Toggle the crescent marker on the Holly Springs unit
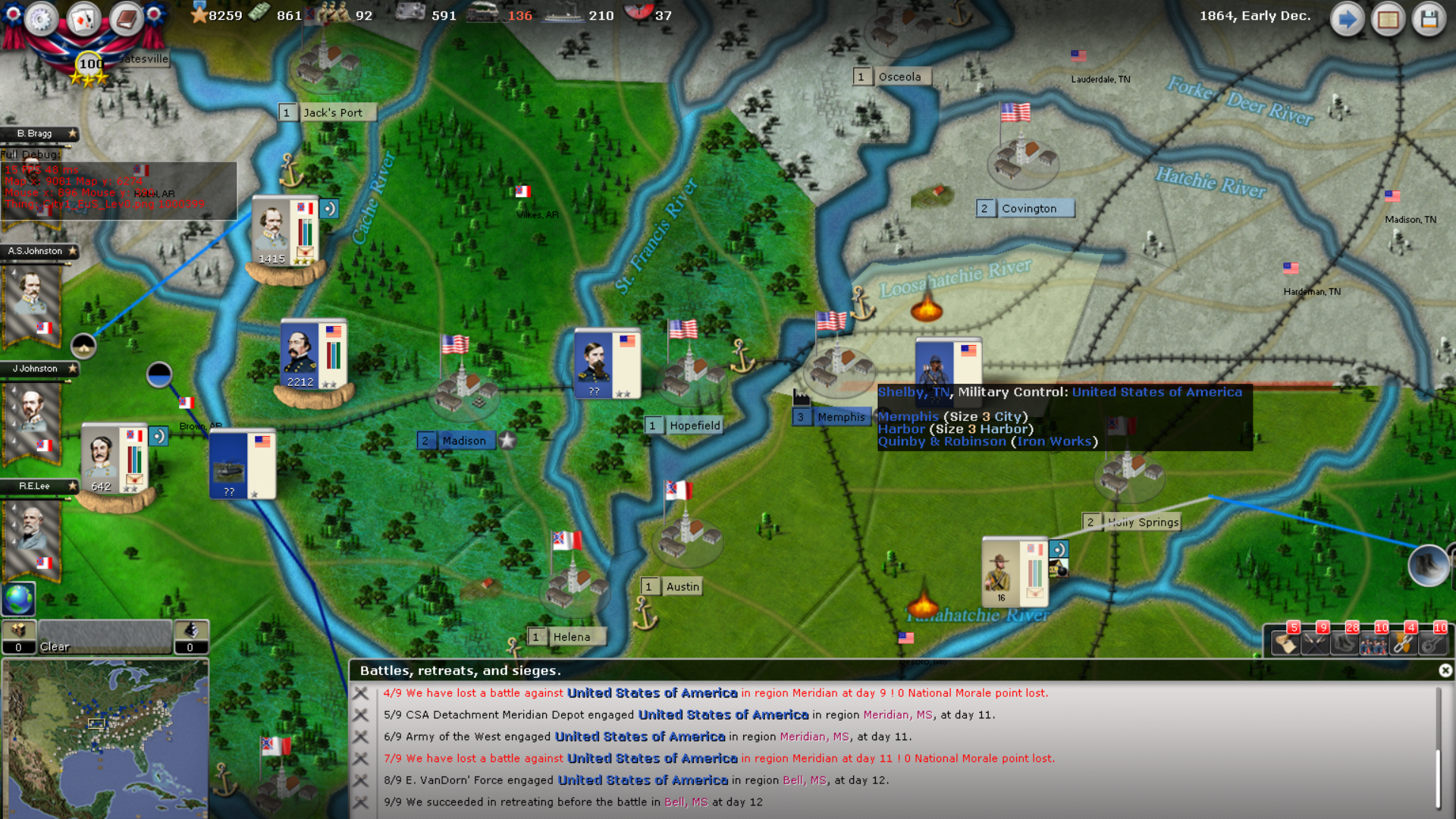Image resolution: width=1456 pixels, height=819 pixels. click(1060, 548)
